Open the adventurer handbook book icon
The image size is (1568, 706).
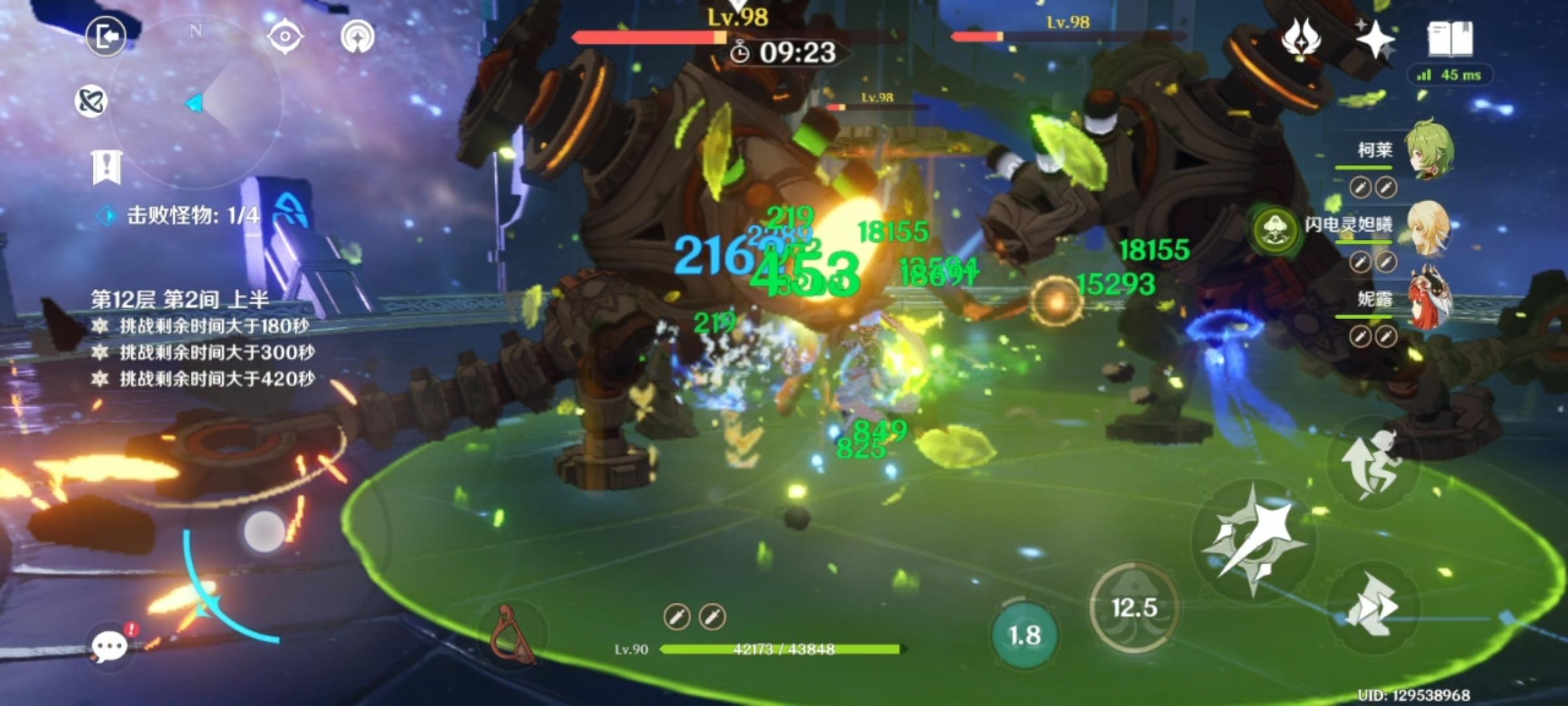[1450, 39]
